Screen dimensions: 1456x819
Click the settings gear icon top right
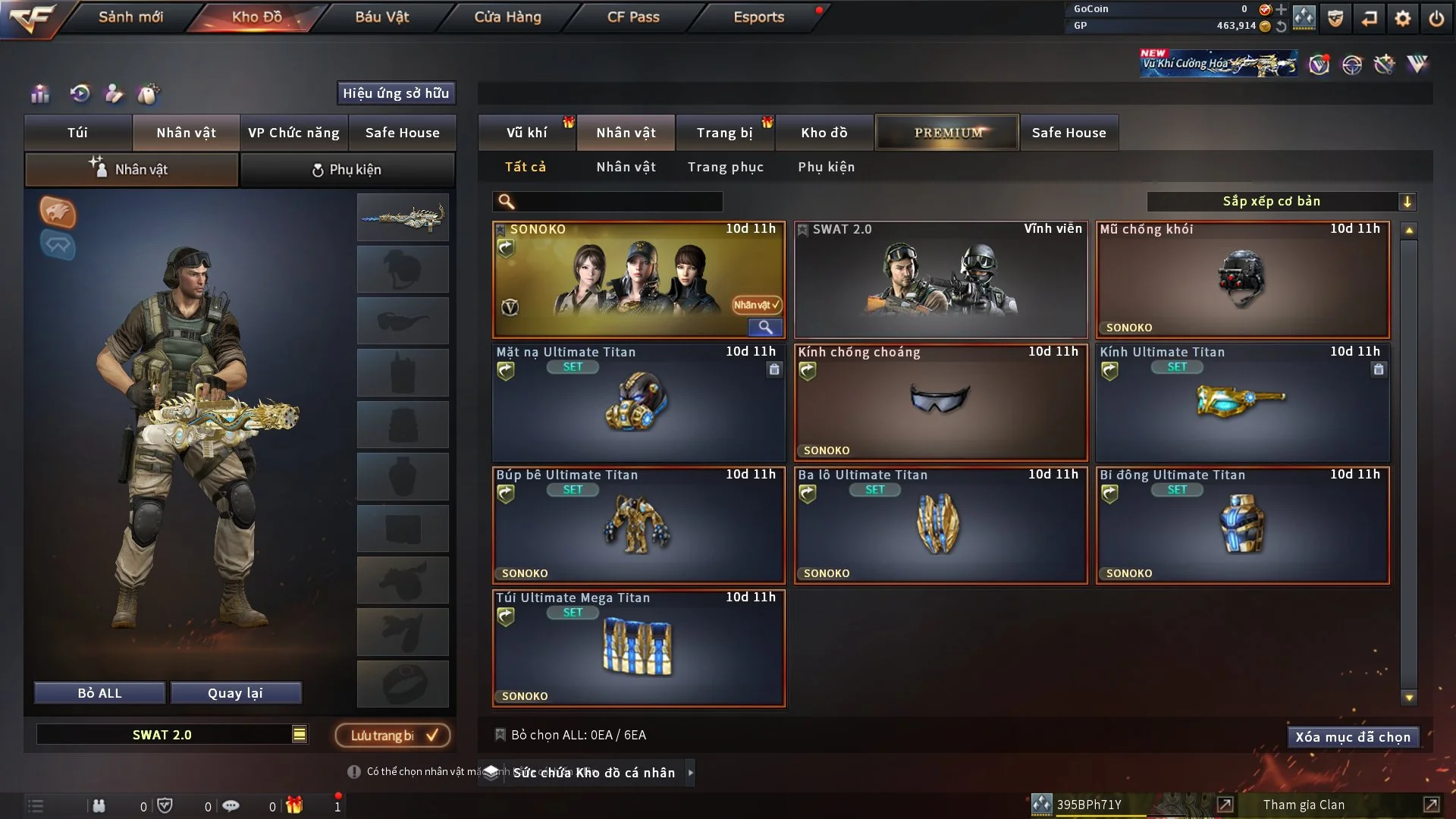[1404, 19]
